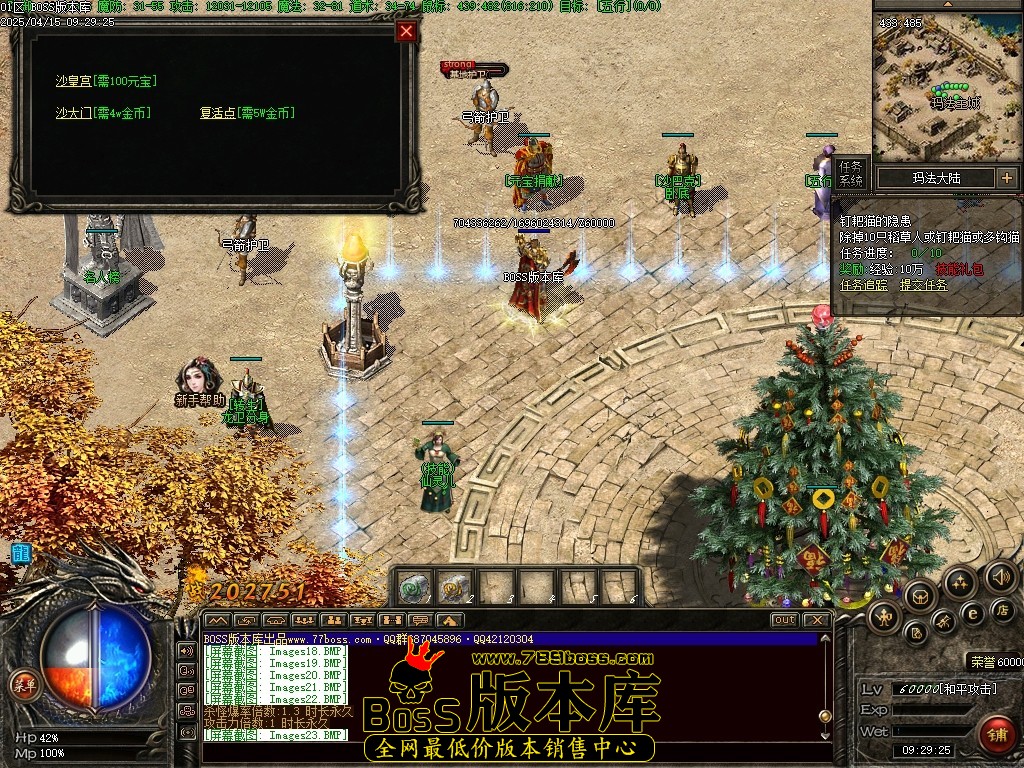Follow the 任务追踪 quest tracking link
This screenshot has width=1024, height=768.
(865, 284)
